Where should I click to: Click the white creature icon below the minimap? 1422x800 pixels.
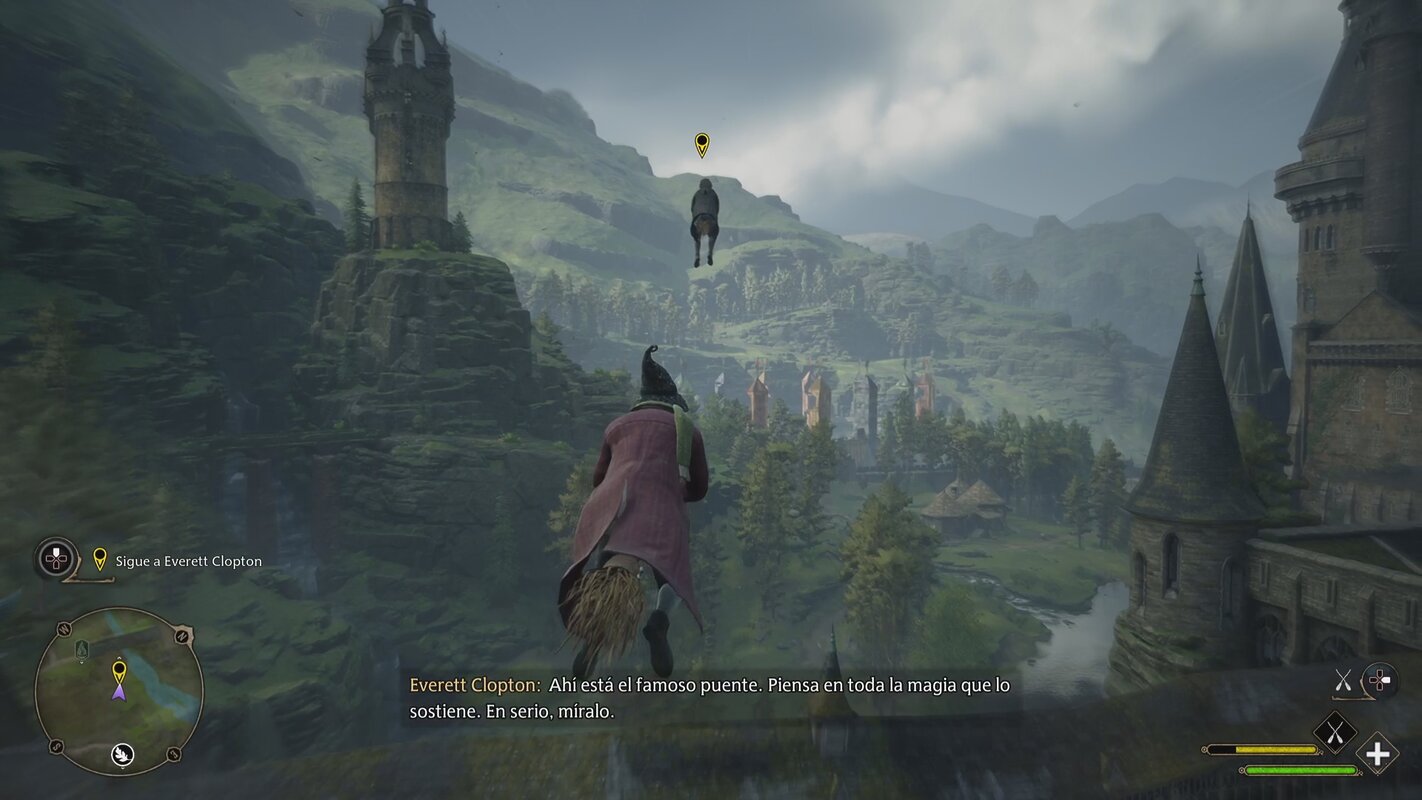(121, 753)
